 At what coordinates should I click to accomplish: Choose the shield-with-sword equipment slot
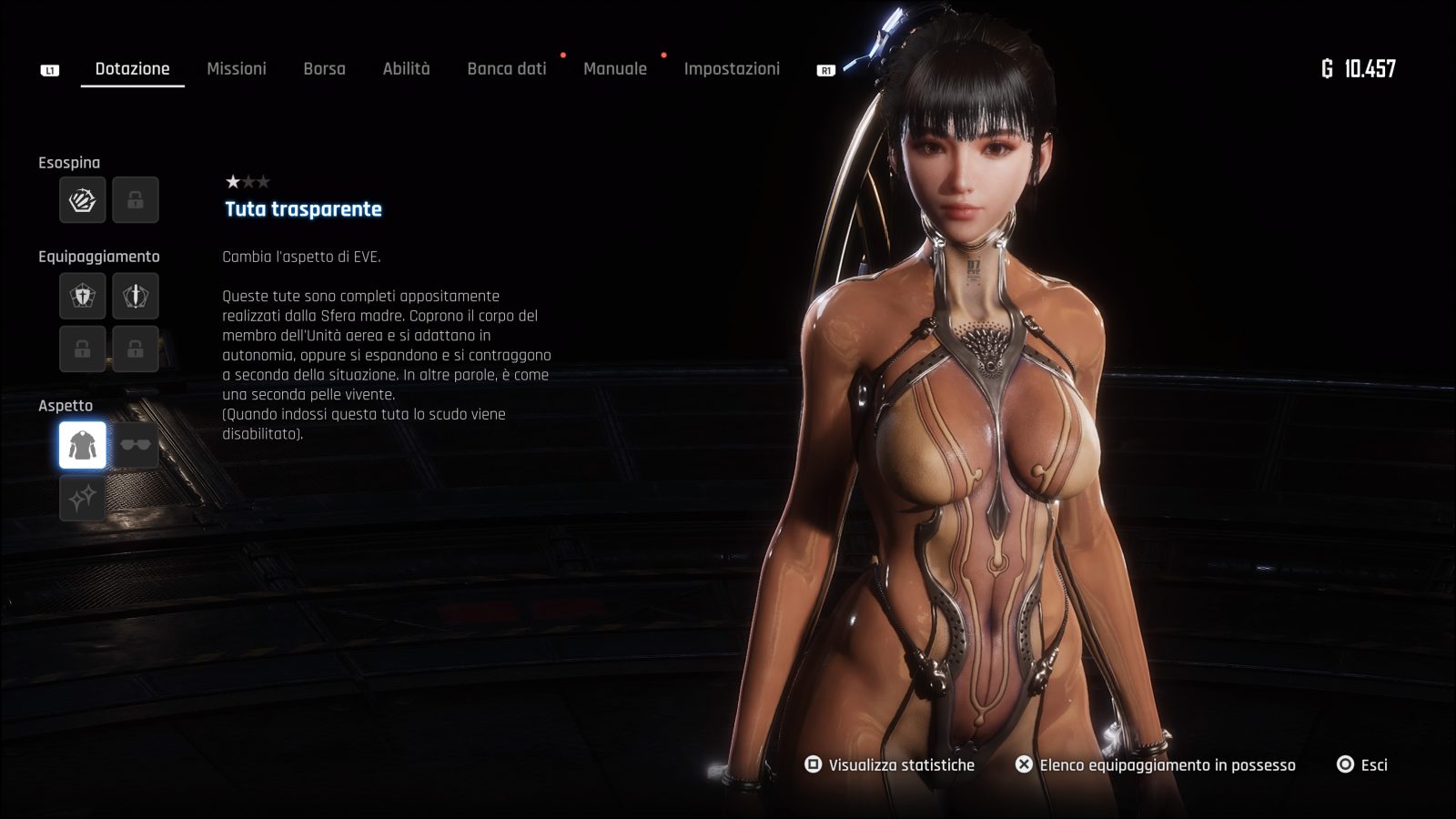83,296
